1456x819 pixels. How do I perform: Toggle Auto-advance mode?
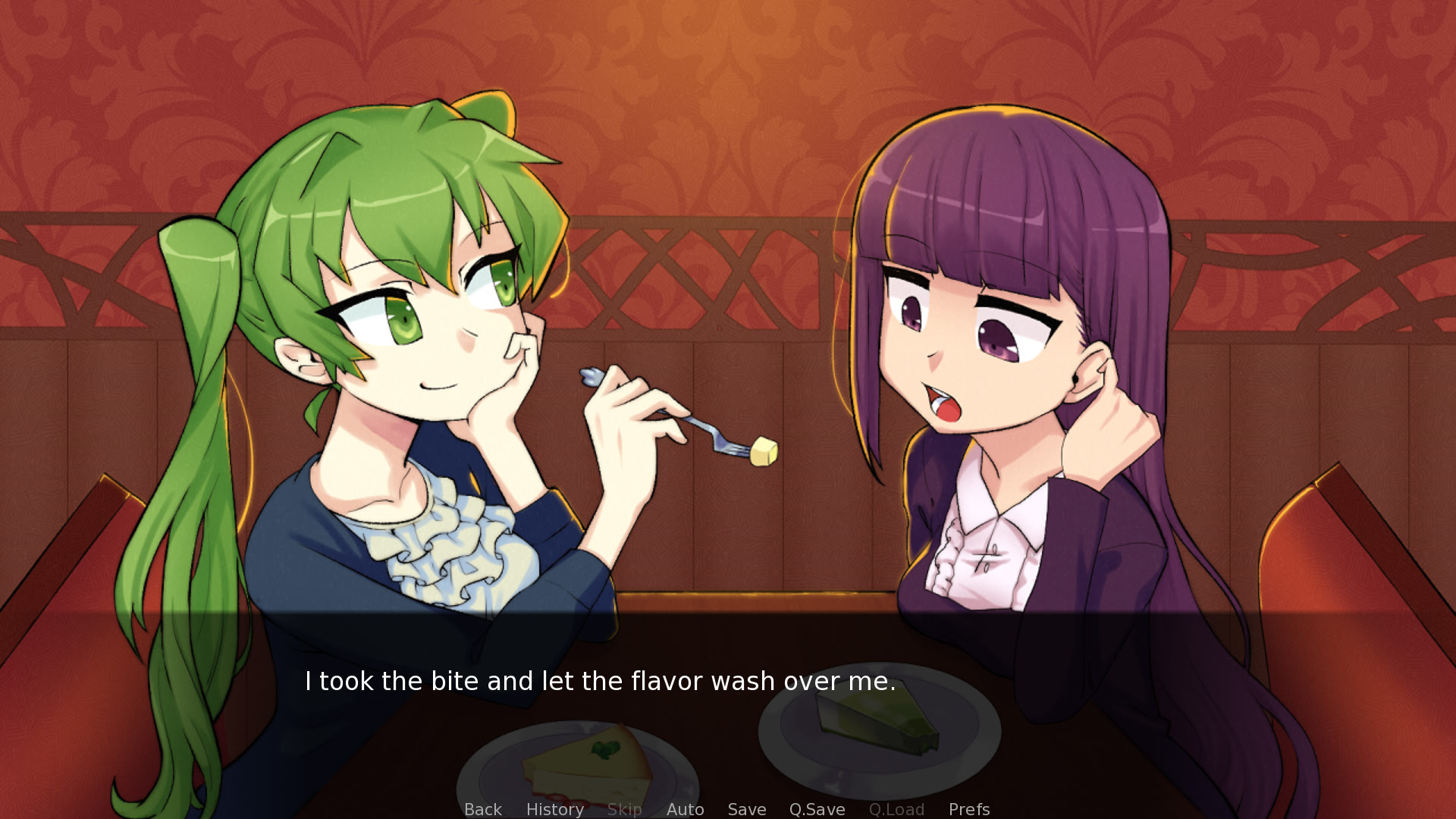click(x=685, y=809)
